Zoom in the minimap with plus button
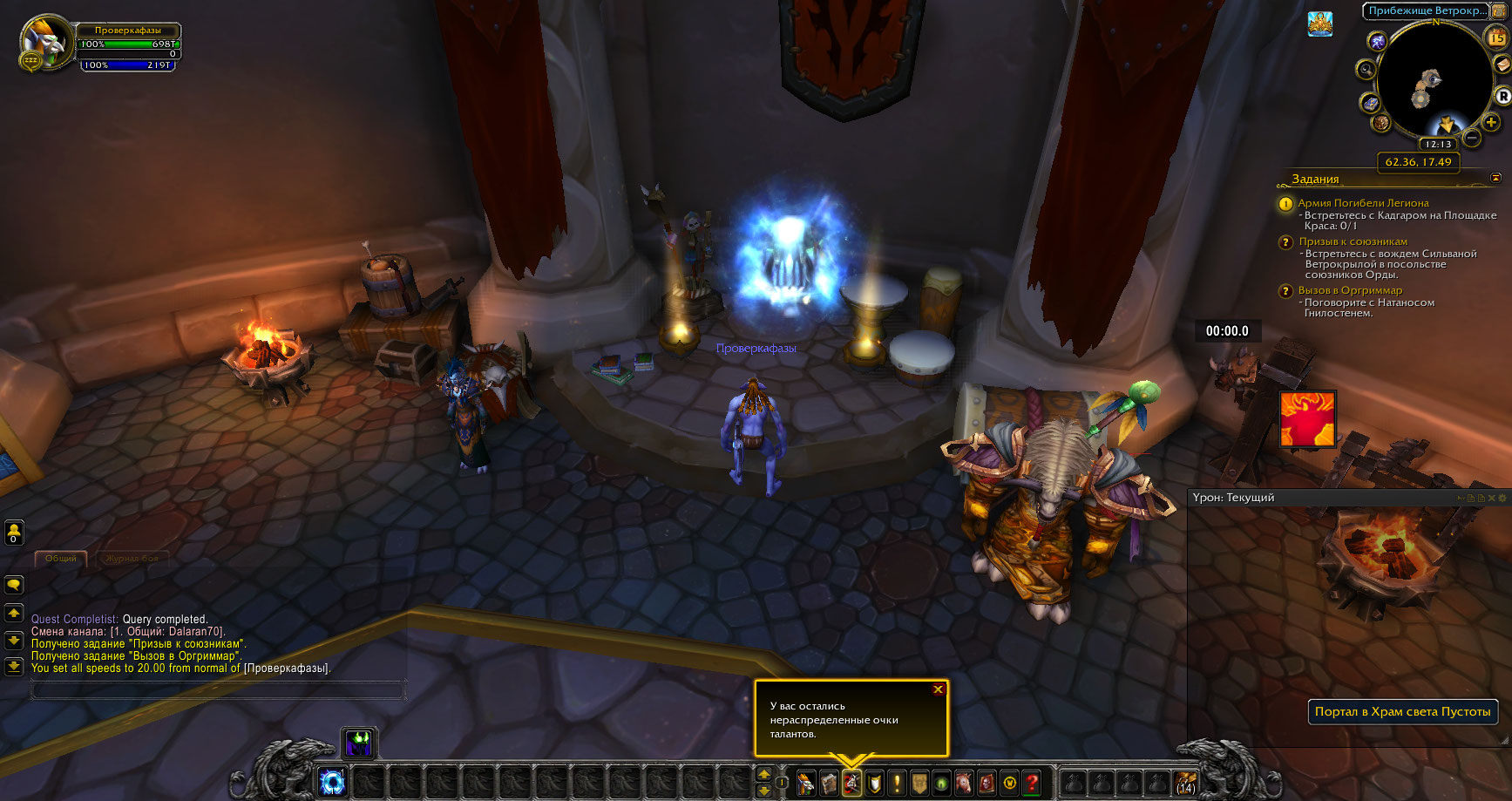The height and width of the screenshot is (801, 1512). click(1491, 122)
